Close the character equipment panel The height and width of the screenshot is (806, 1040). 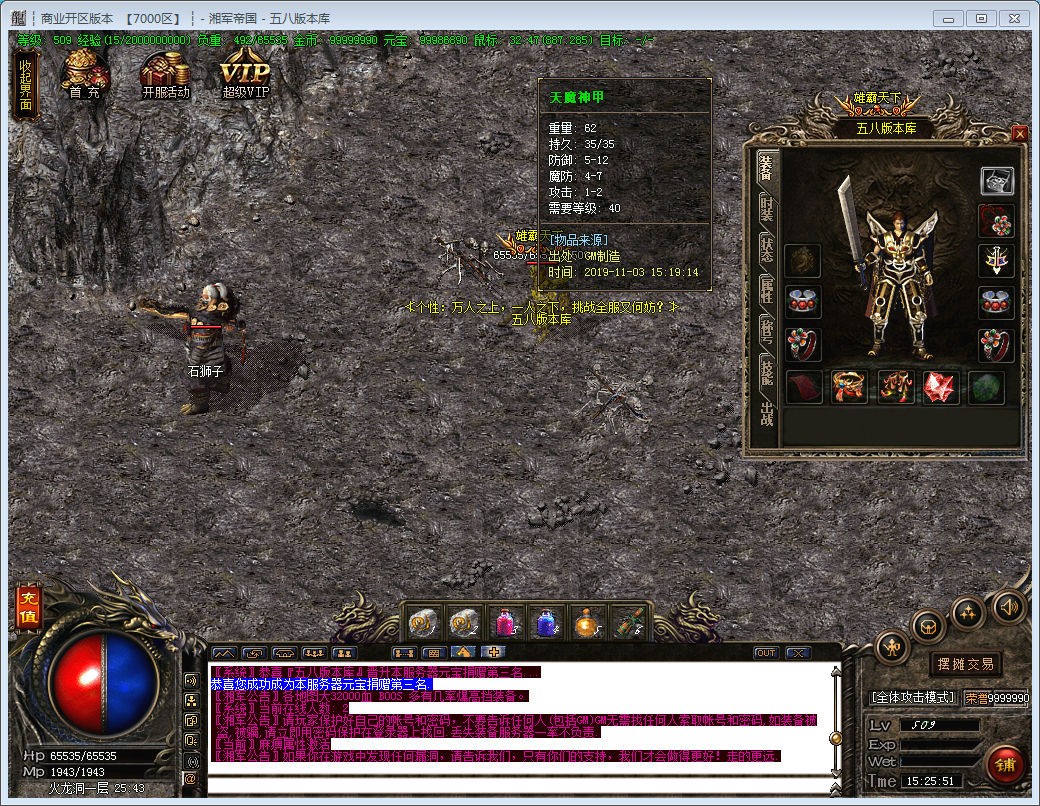point(1019,133)
